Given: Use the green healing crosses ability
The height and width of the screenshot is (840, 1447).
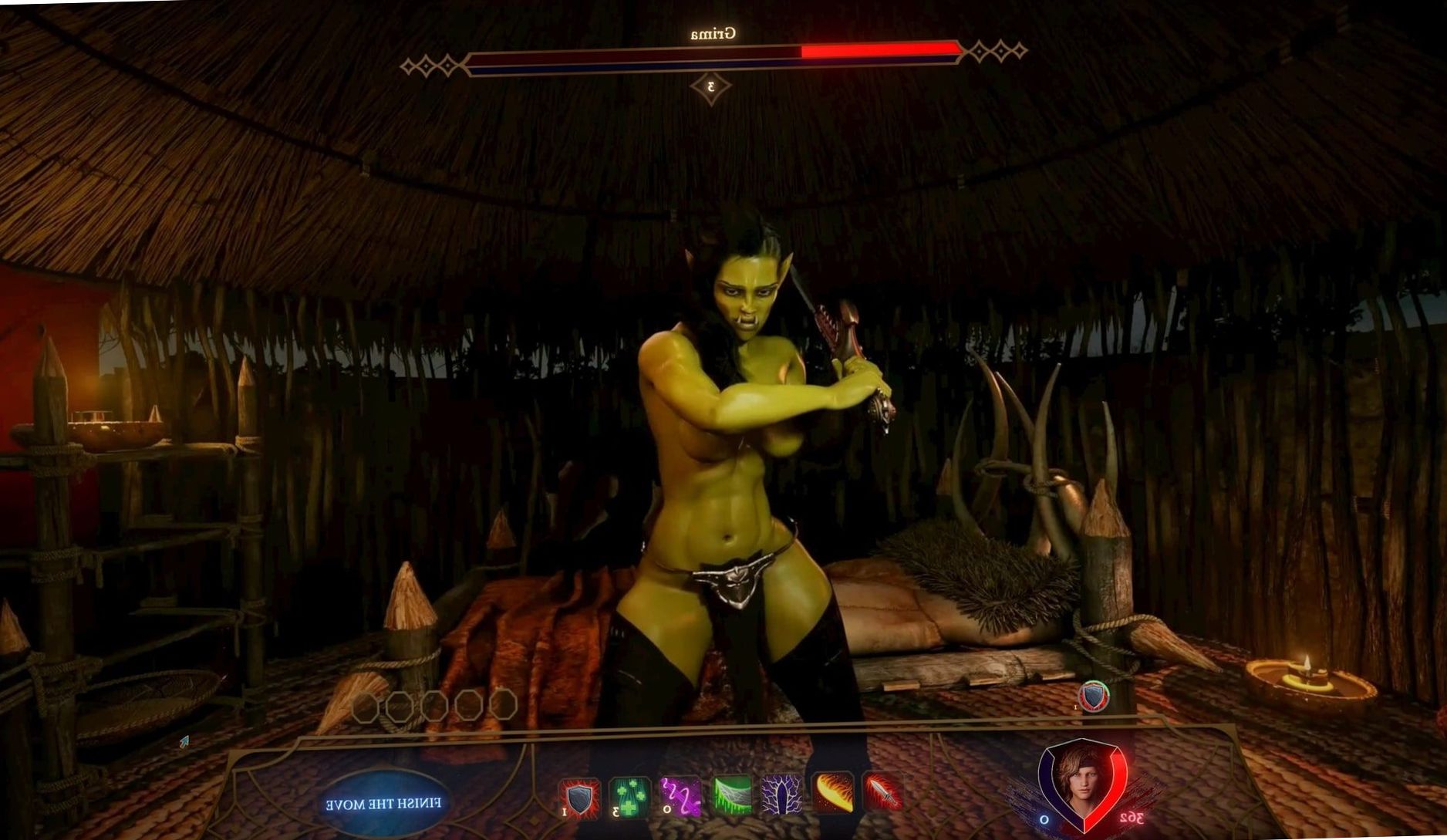Looking at the screenshot, I should click(x=629, y=797).
